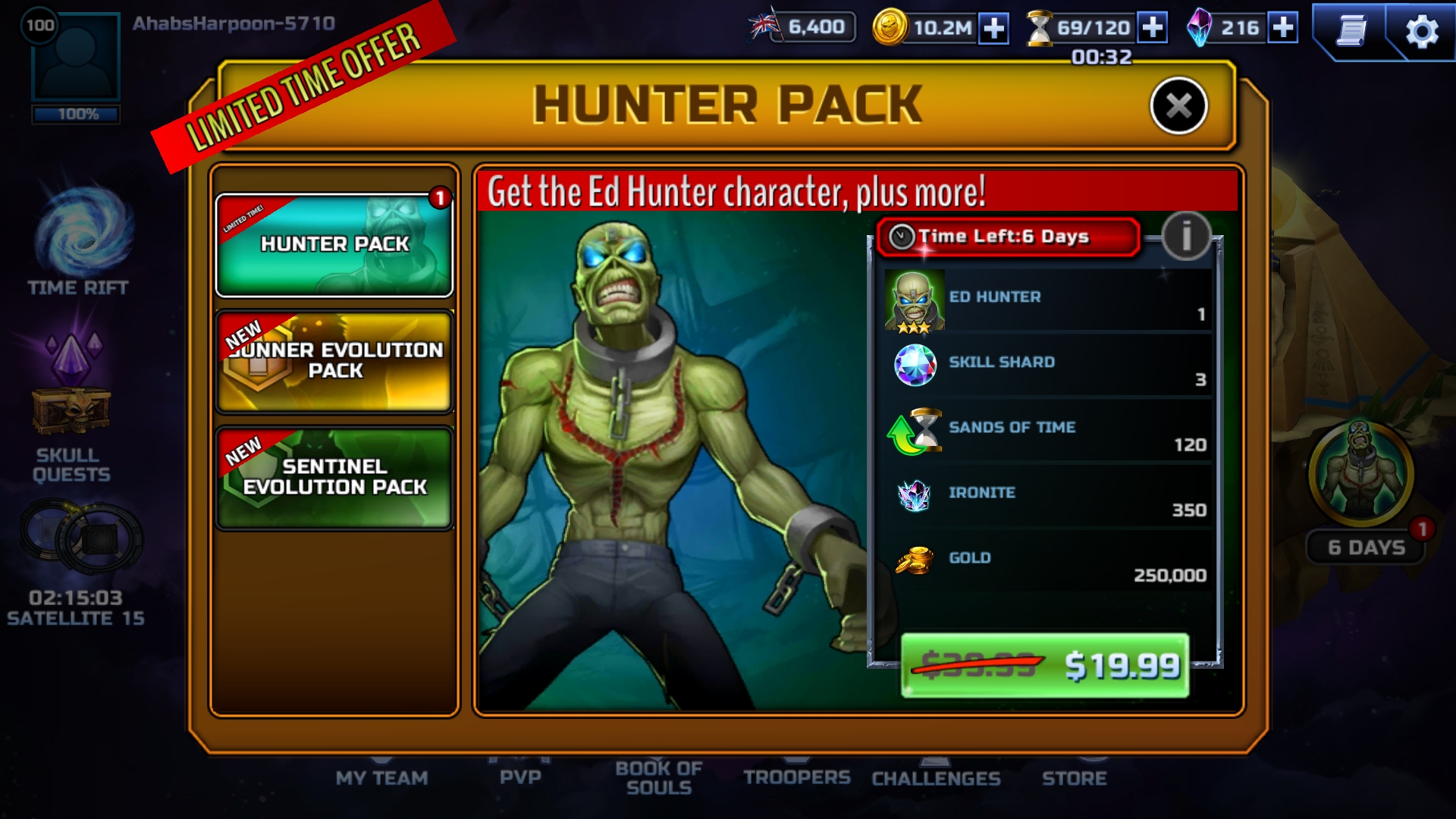Open the scroll news icon
This screenshot has width=1456, height=819.
point(1351,31)
